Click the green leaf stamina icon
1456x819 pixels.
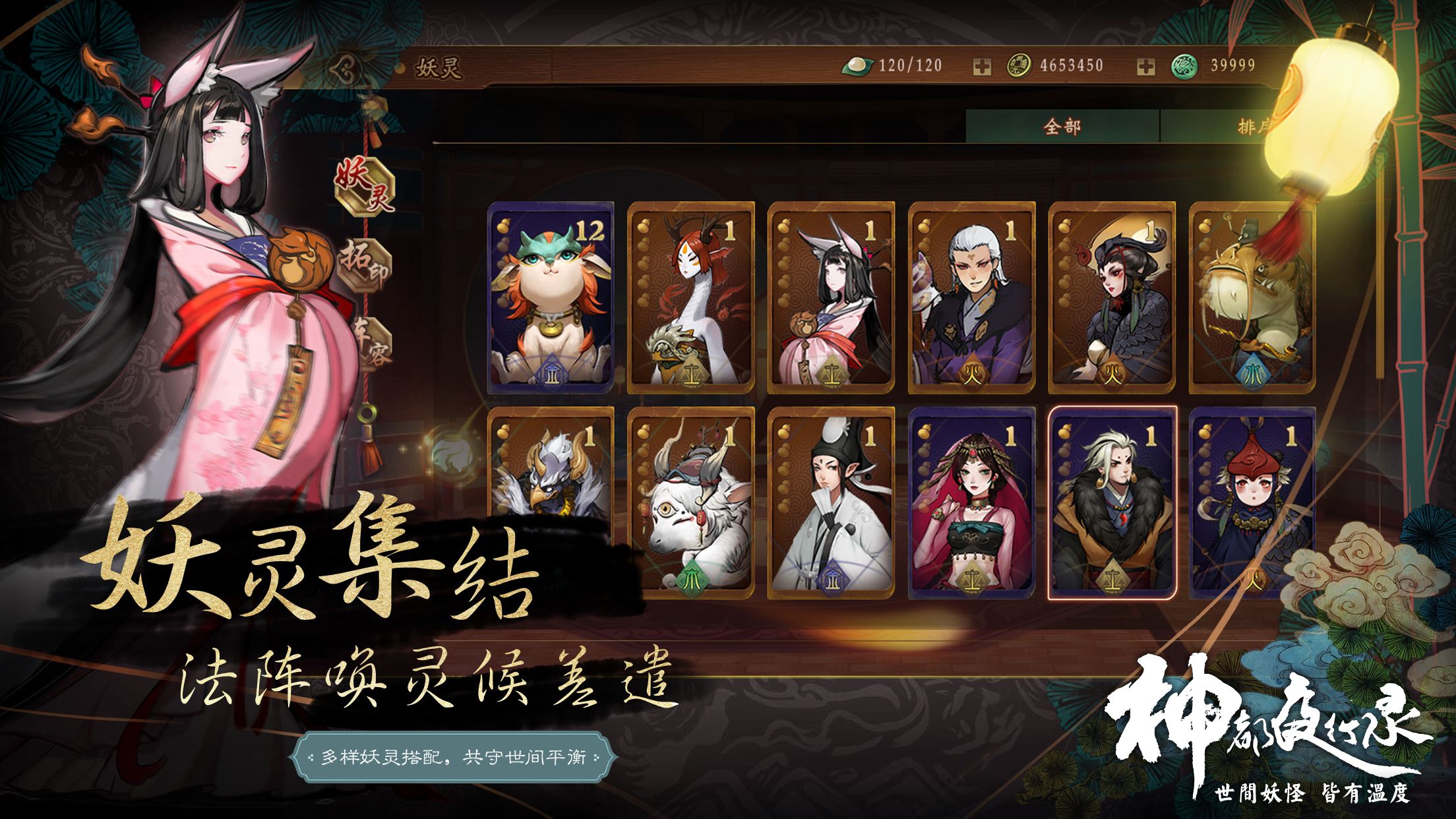coord(856,66)
